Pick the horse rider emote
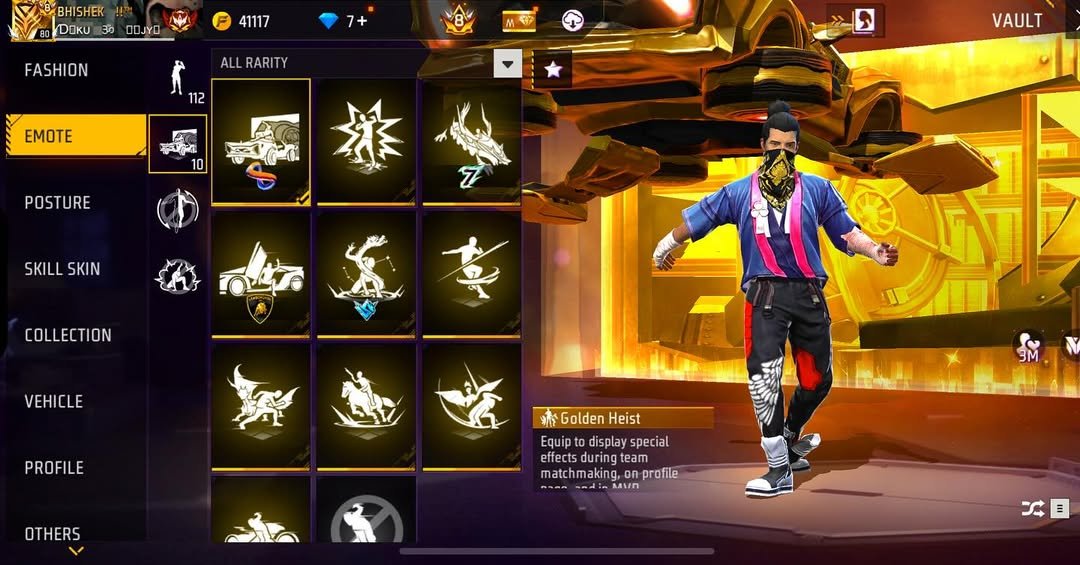 [x=366, y=406]
